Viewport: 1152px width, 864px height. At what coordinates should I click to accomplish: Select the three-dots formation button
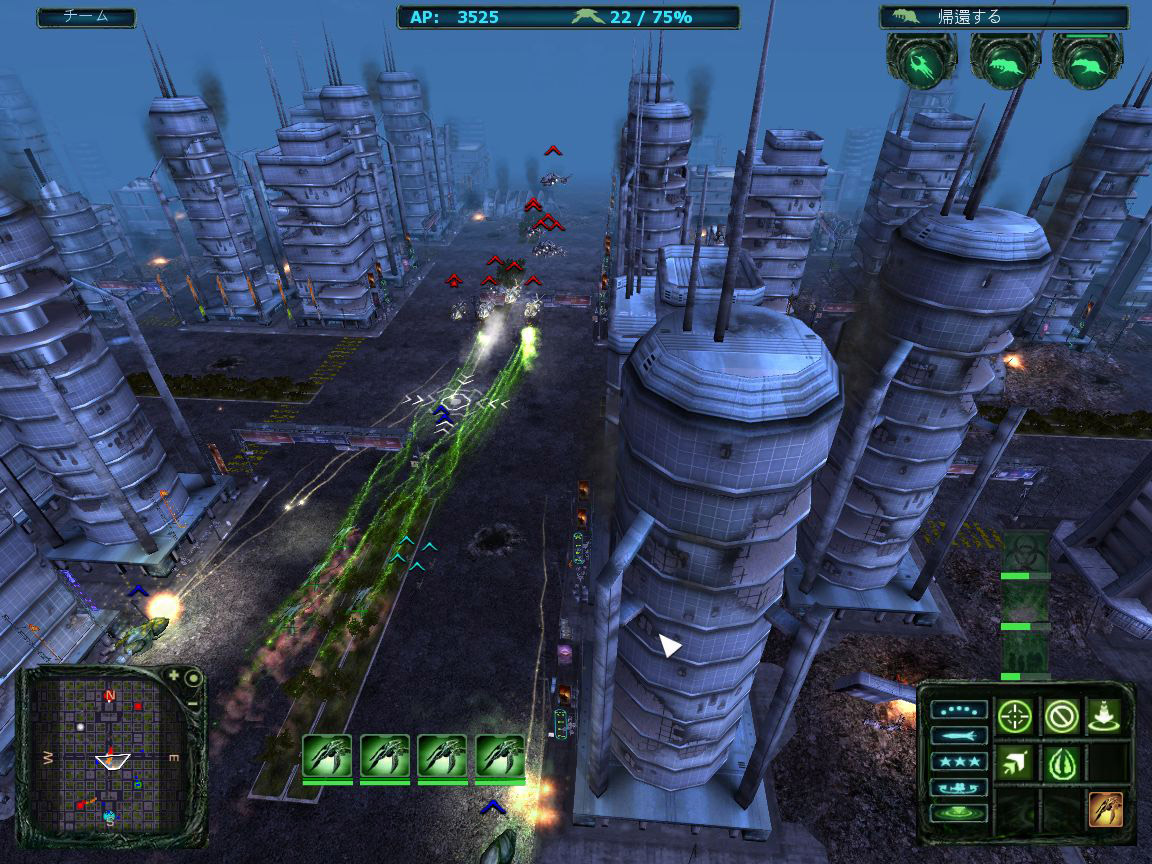(959, 711)
